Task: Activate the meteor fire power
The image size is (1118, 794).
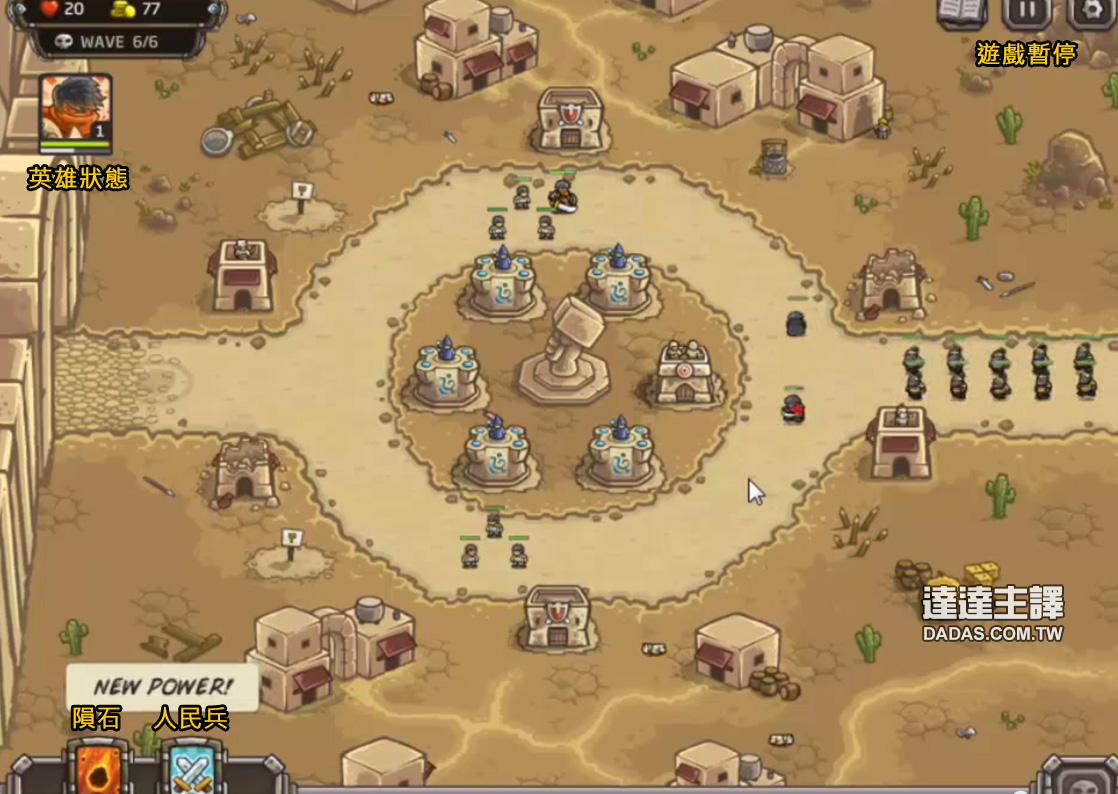Action: [98, 769]
